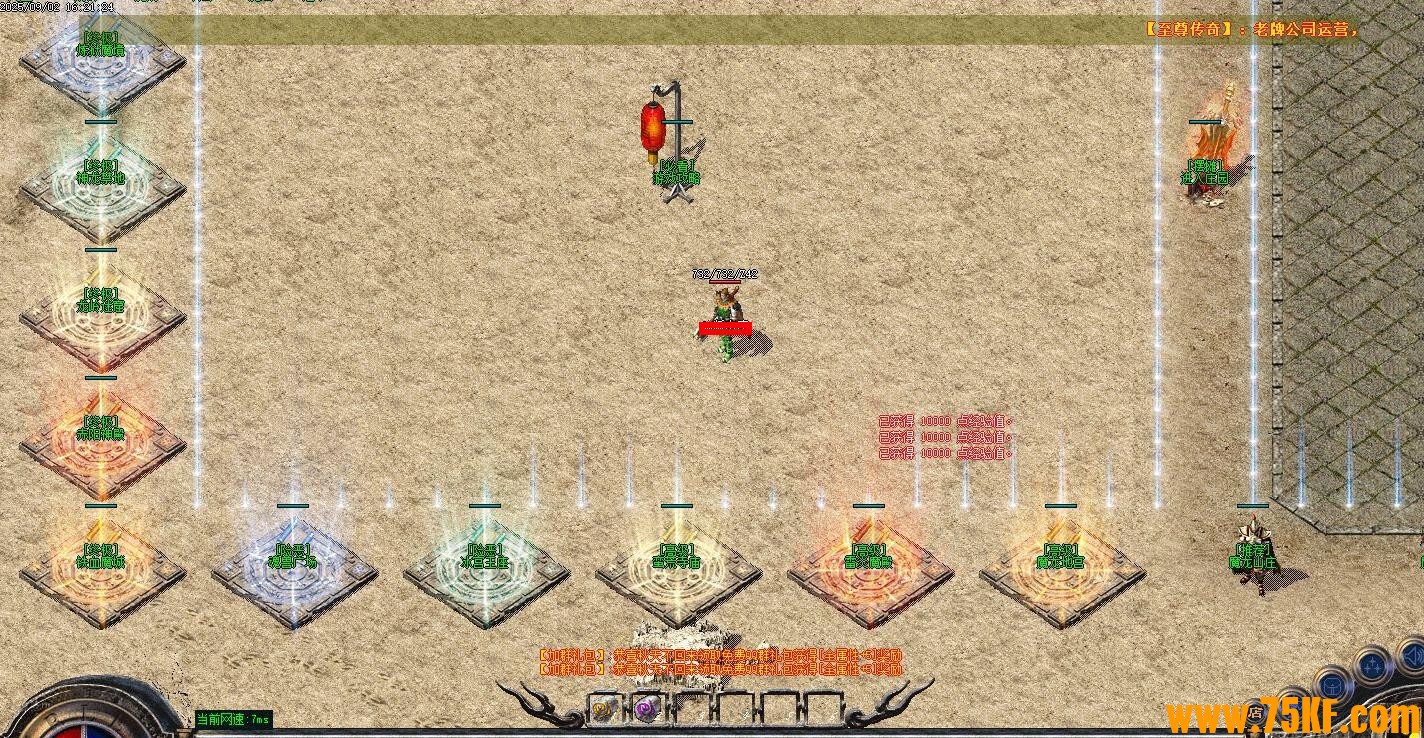Use the gold swirl scroll in the hotbar
The width and height of the screenshot is (1424, 738).
point(602,709)
